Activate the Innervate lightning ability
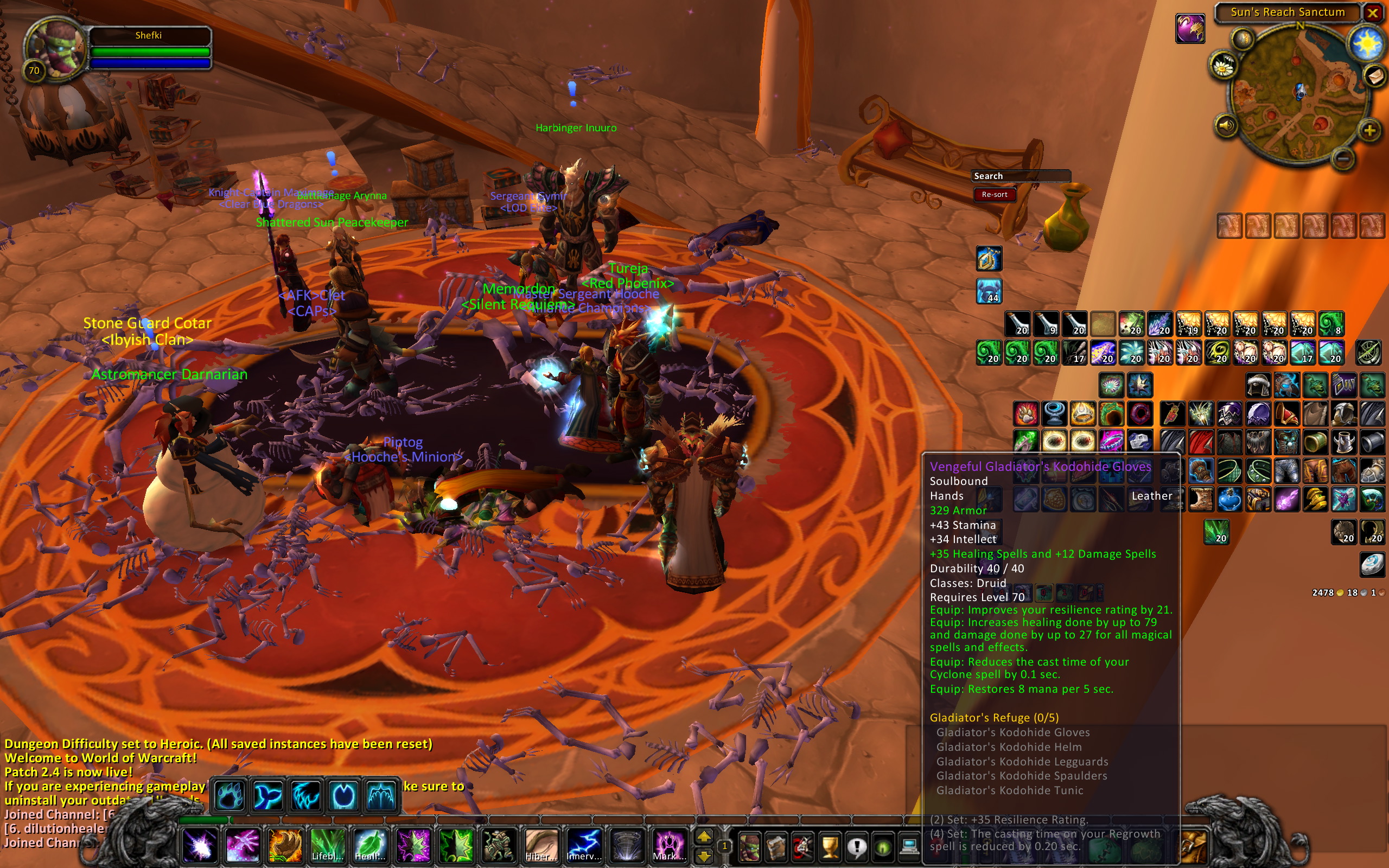 [584, 845]
